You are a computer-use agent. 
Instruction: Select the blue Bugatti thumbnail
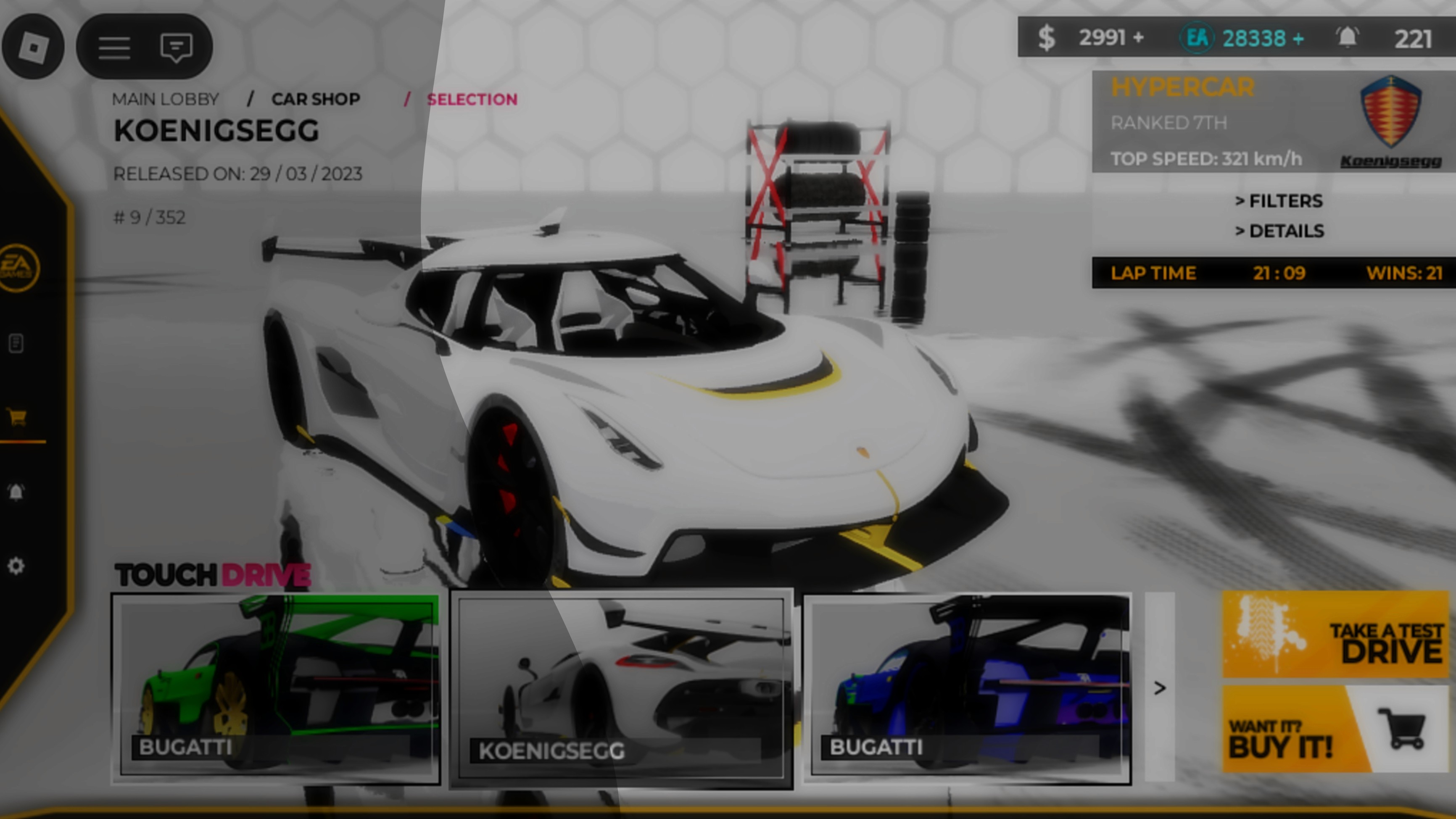pyautogui.click(x=967, y=688)
